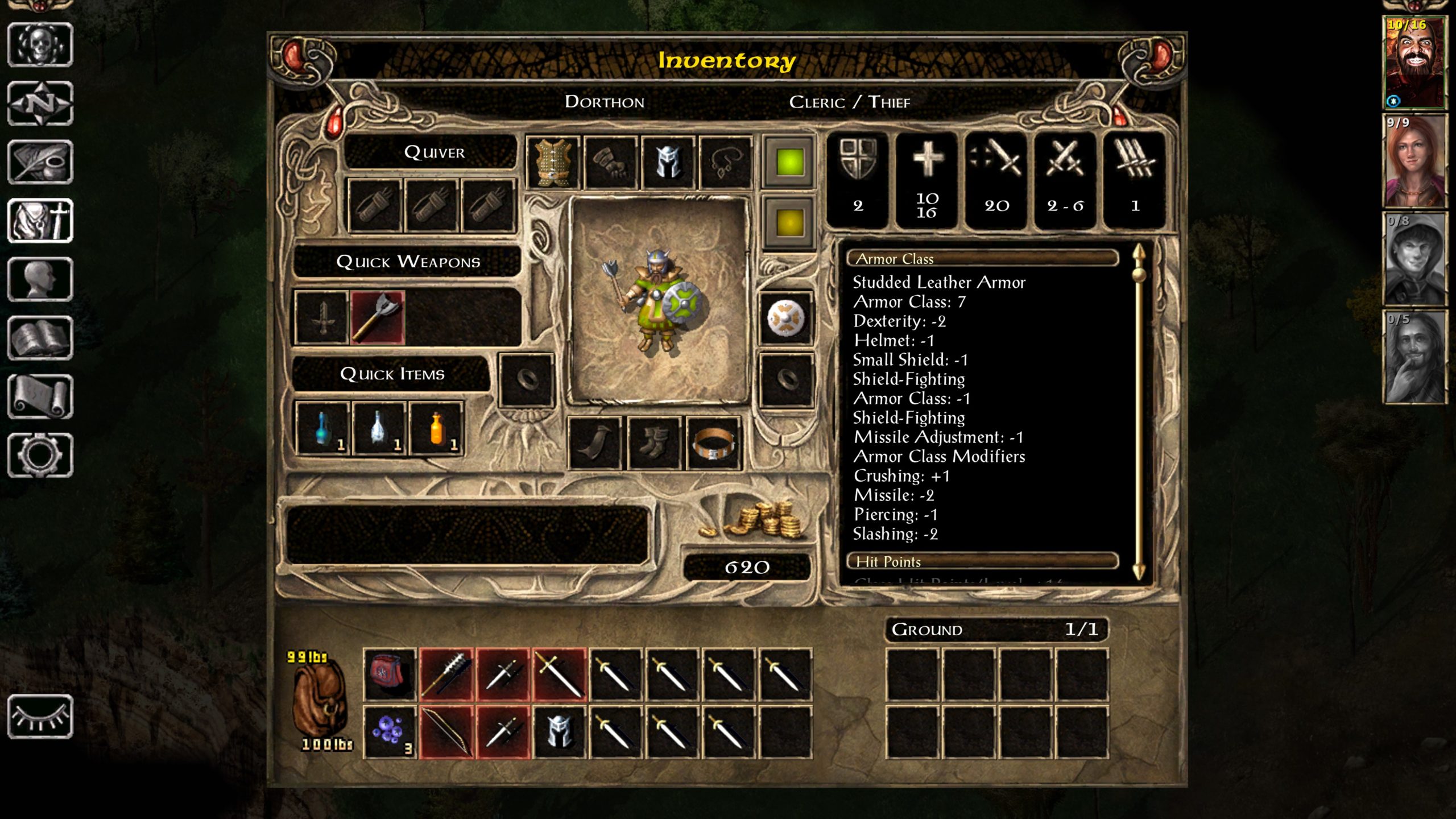Image resolution: width=1456 pixels, height=819 pixels.
Task: Open the area map from the compass button
Action: tap(40, 104)
